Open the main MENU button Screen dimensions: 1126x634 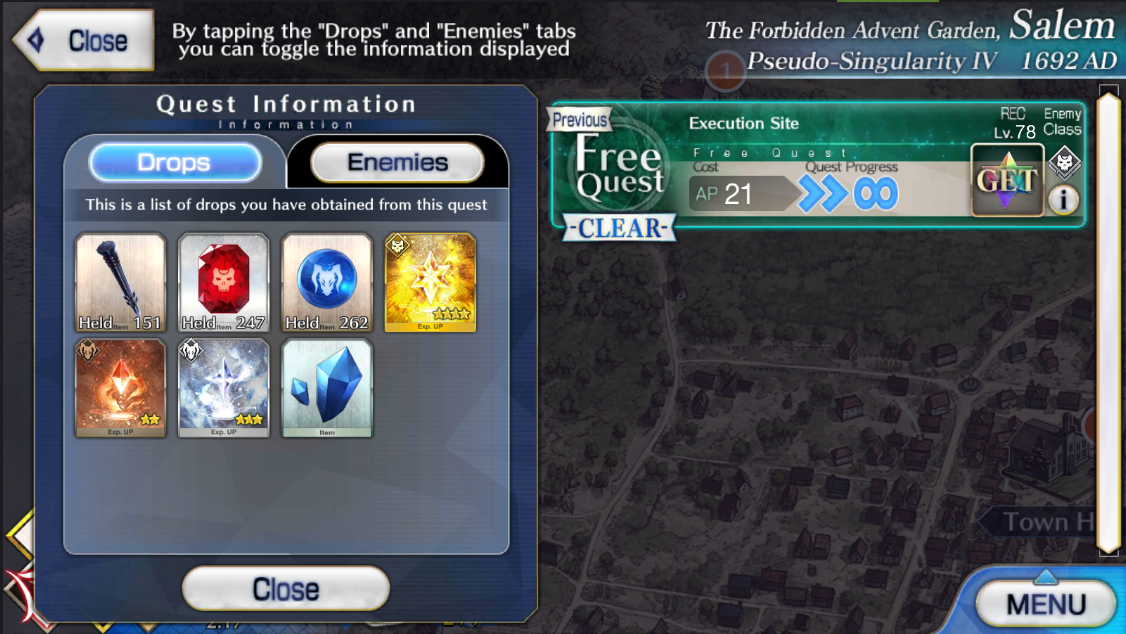point(1045,604)
